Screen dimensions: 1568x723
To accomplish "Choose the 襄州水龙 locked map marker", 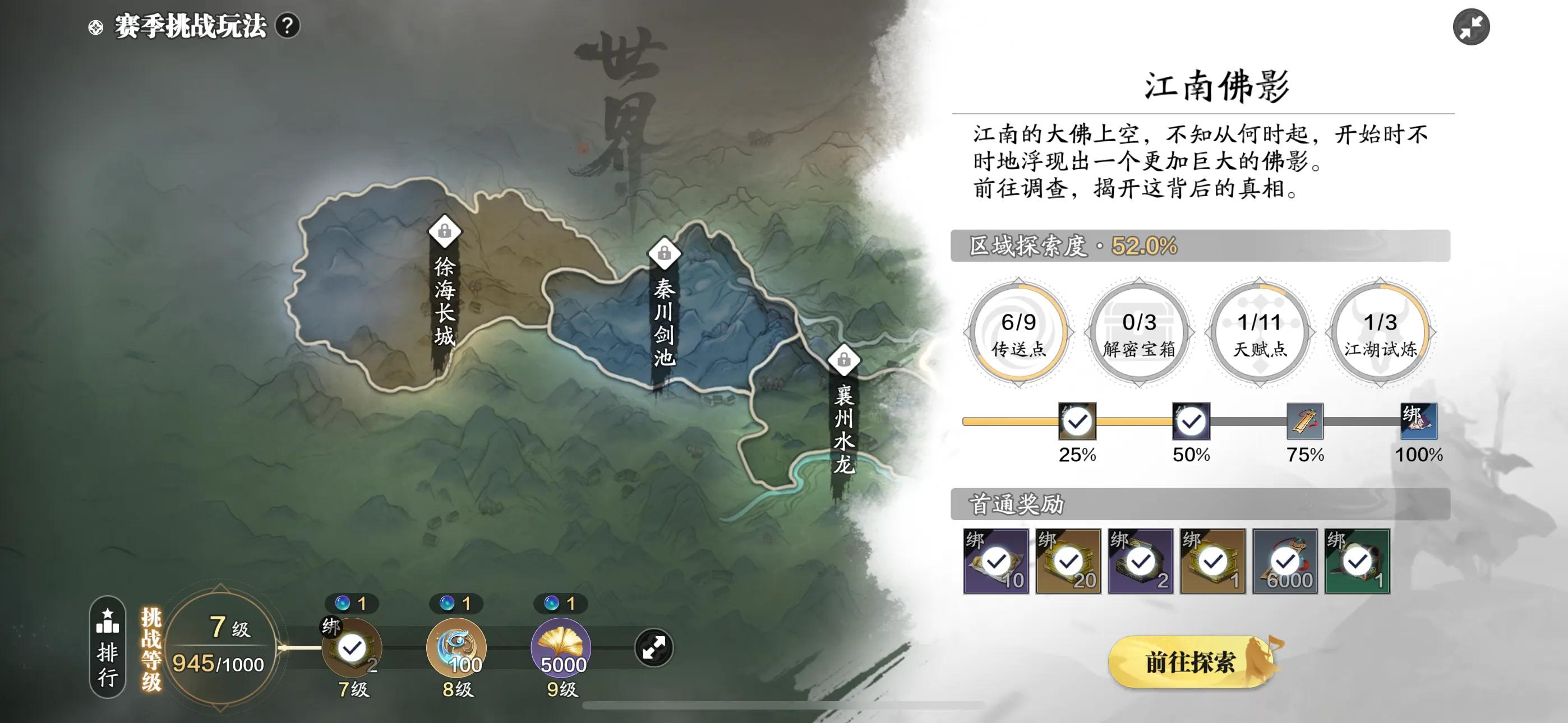I will [x=843, y=360].
